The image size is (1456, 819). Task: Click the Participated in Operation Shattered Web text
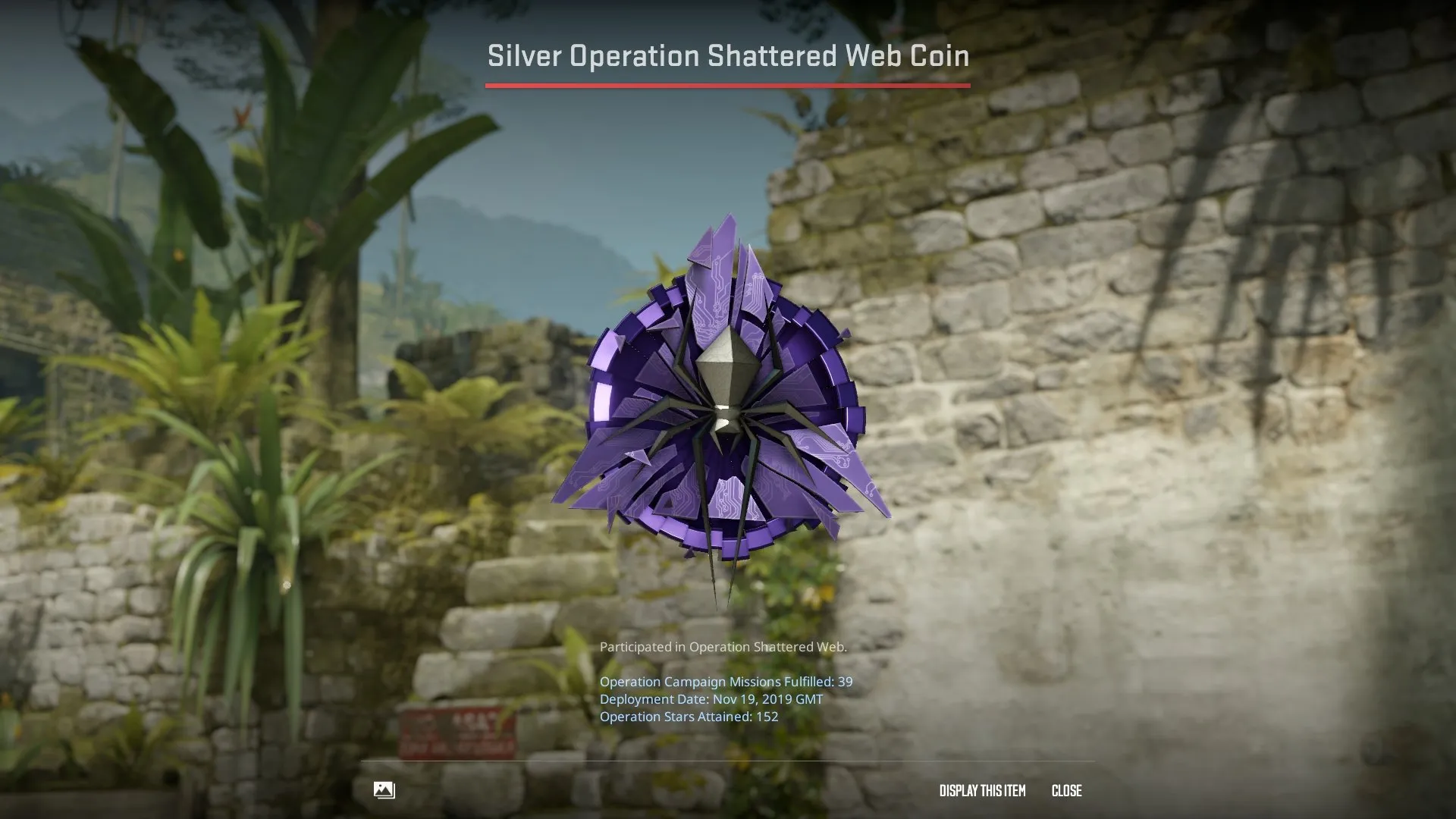[723, 647]
